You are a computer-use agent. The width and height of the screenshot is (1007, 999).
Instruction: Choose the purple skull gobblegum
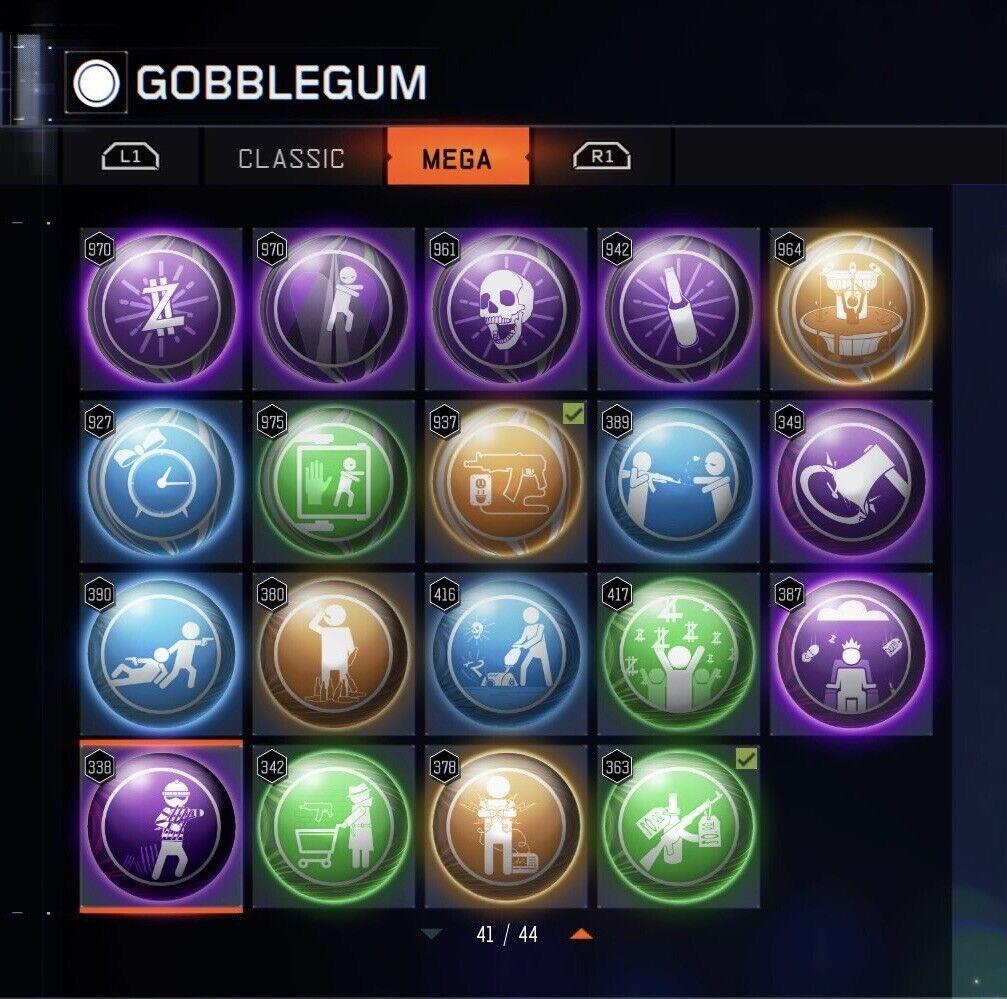coord(506,309)
